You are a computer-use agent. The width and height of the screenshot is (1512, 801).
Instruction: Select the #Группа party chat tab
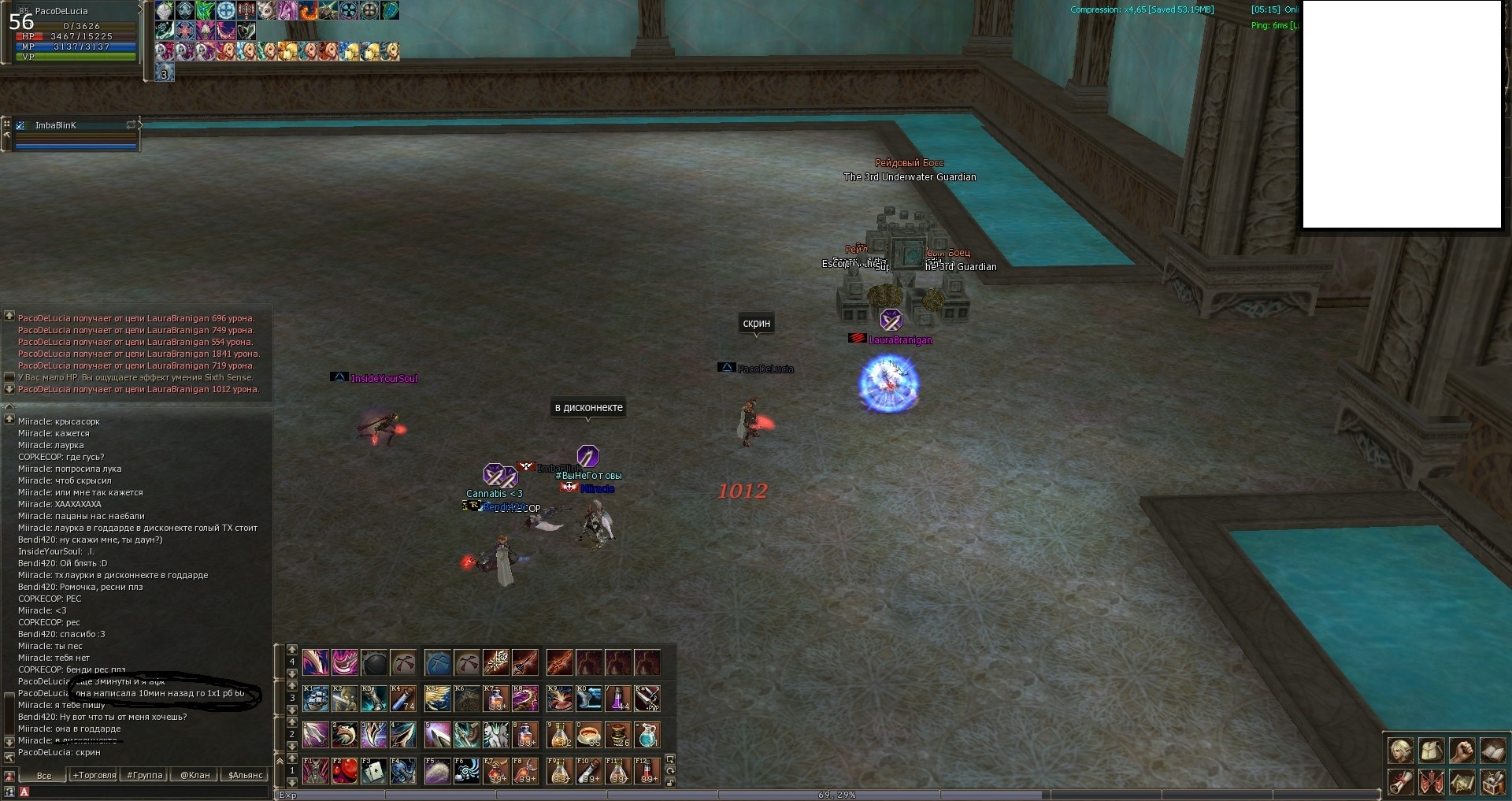pos(145,775)
